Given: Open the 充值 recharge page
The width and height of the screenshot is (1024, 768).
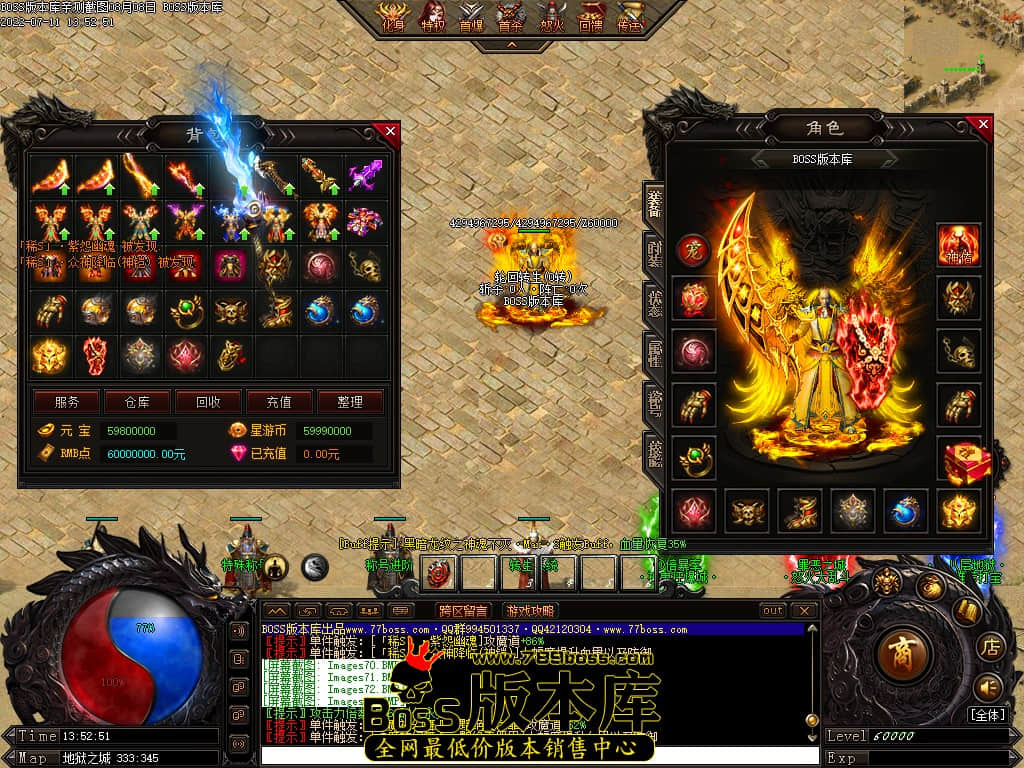Looking at the screenshot, I should 279,402.
